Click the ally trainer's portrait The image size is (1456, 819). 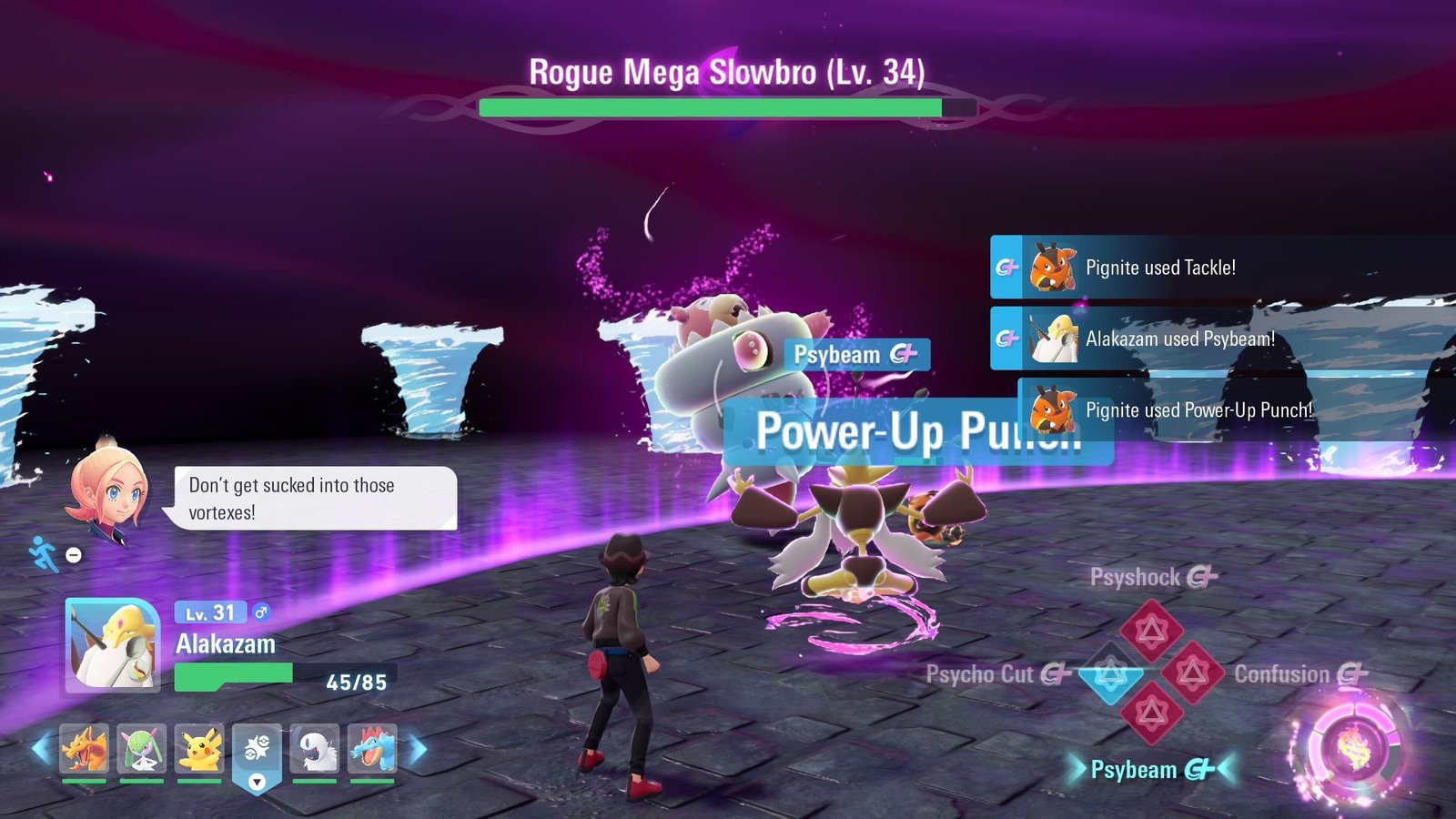pyautogui.click(x=108, y=489)
